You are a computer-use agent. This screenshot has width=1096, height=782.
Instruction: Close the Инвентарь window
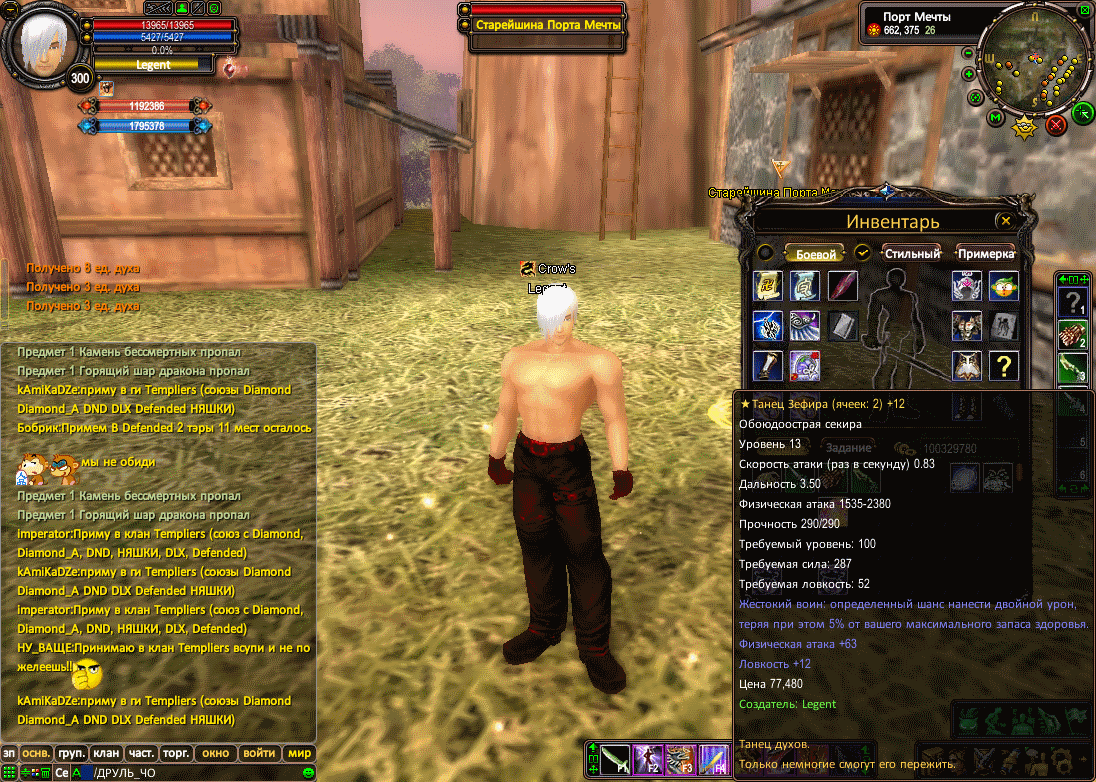coord(1006,221)
